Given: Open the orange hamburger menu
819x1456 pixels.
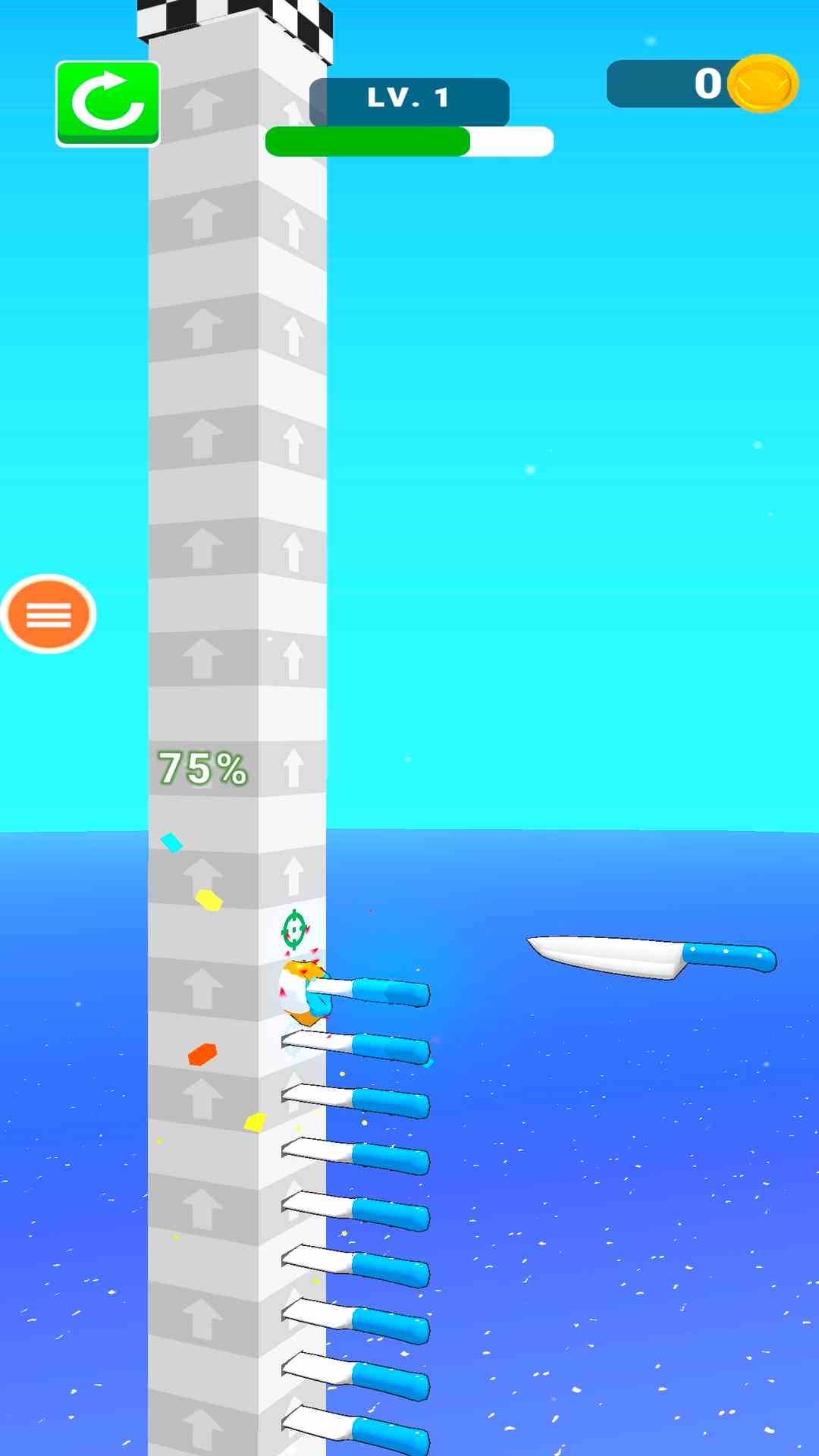Looking at the screenshot, I should [x=49, y=614].
